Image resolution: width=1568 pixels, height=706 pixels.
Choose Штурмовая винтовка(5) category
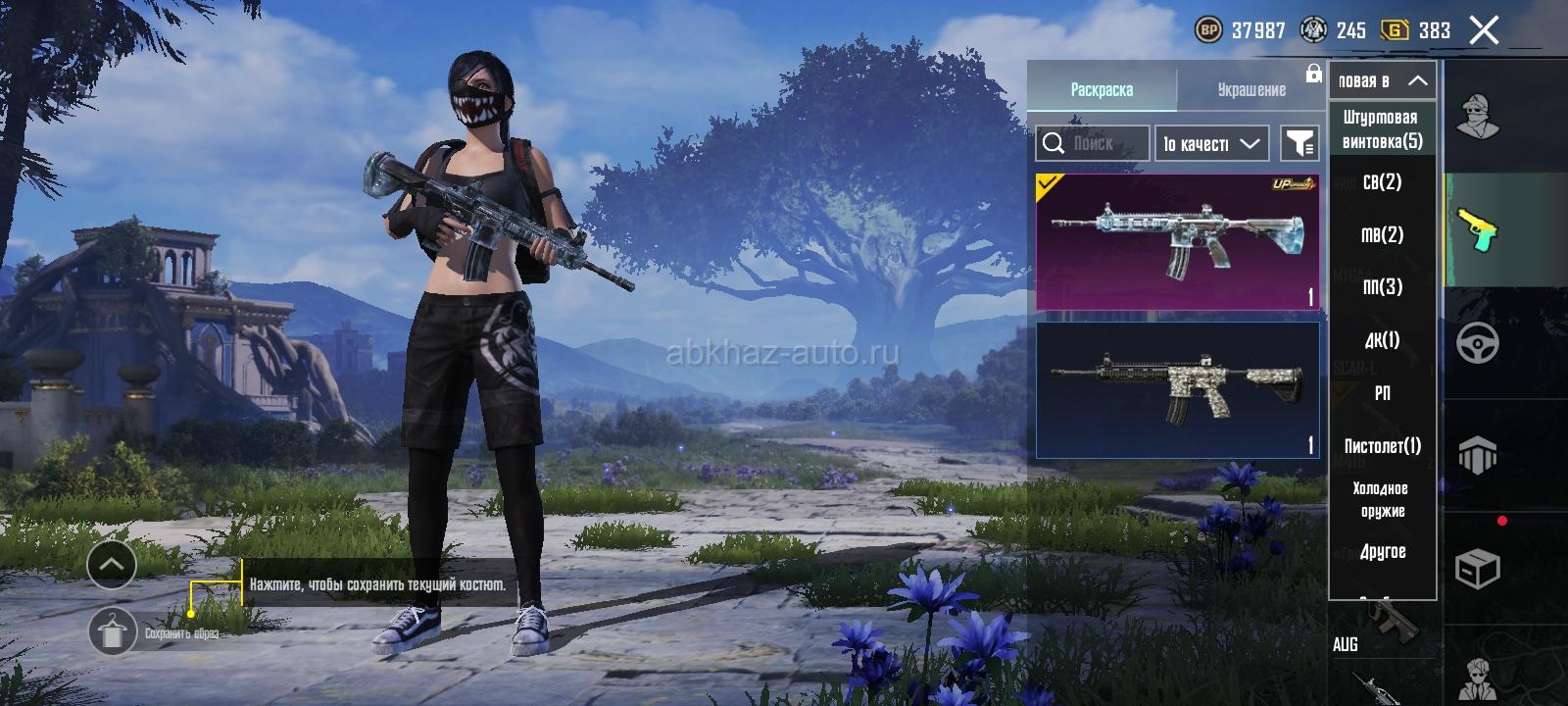point(1382,129)
